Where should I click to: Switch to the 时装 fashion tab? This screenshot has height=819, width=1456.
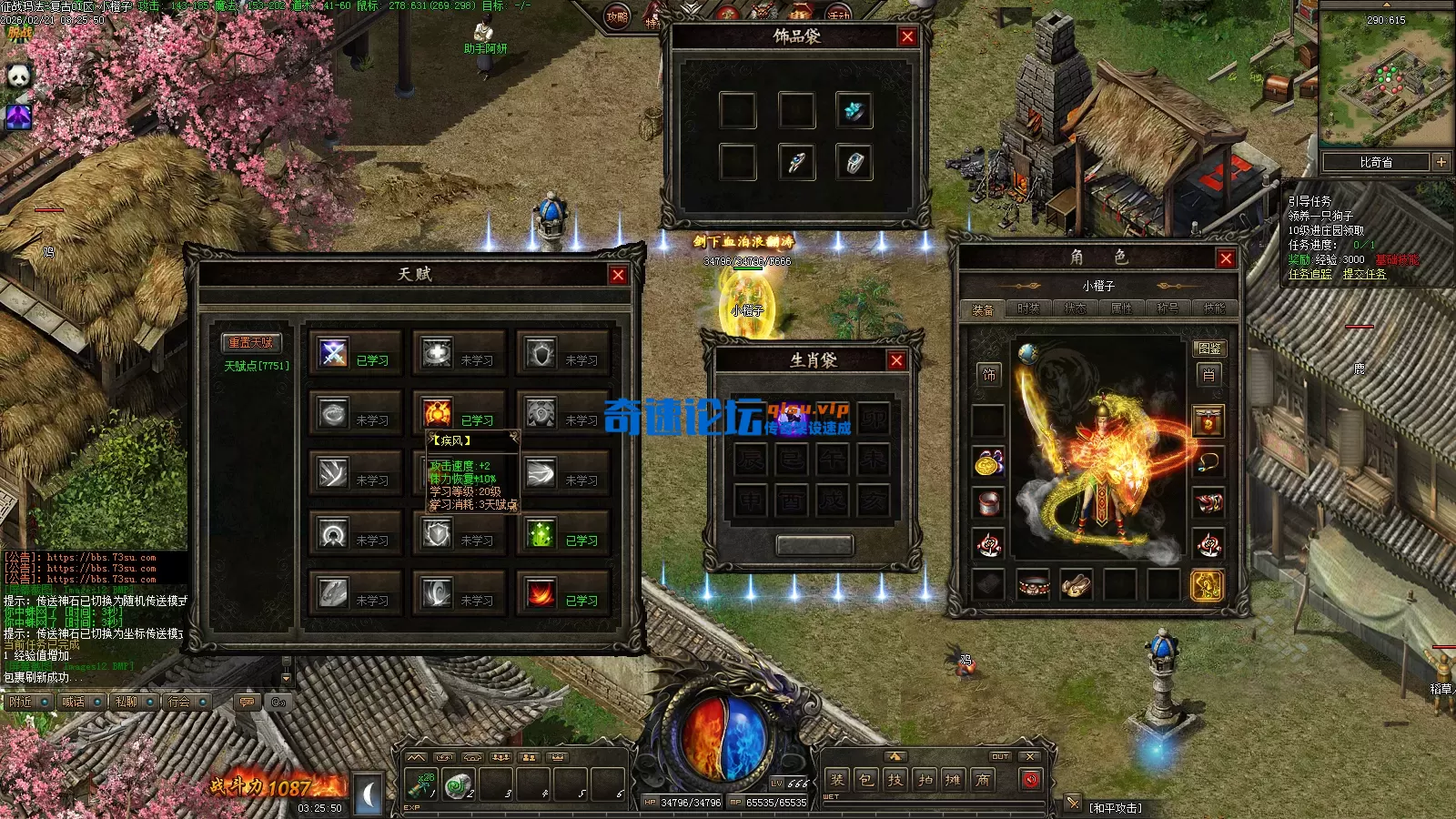click(1028, 309)
